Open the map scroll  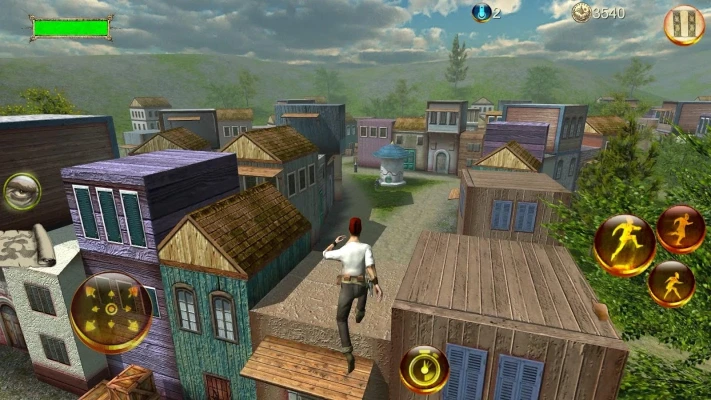tap(27, 246)
